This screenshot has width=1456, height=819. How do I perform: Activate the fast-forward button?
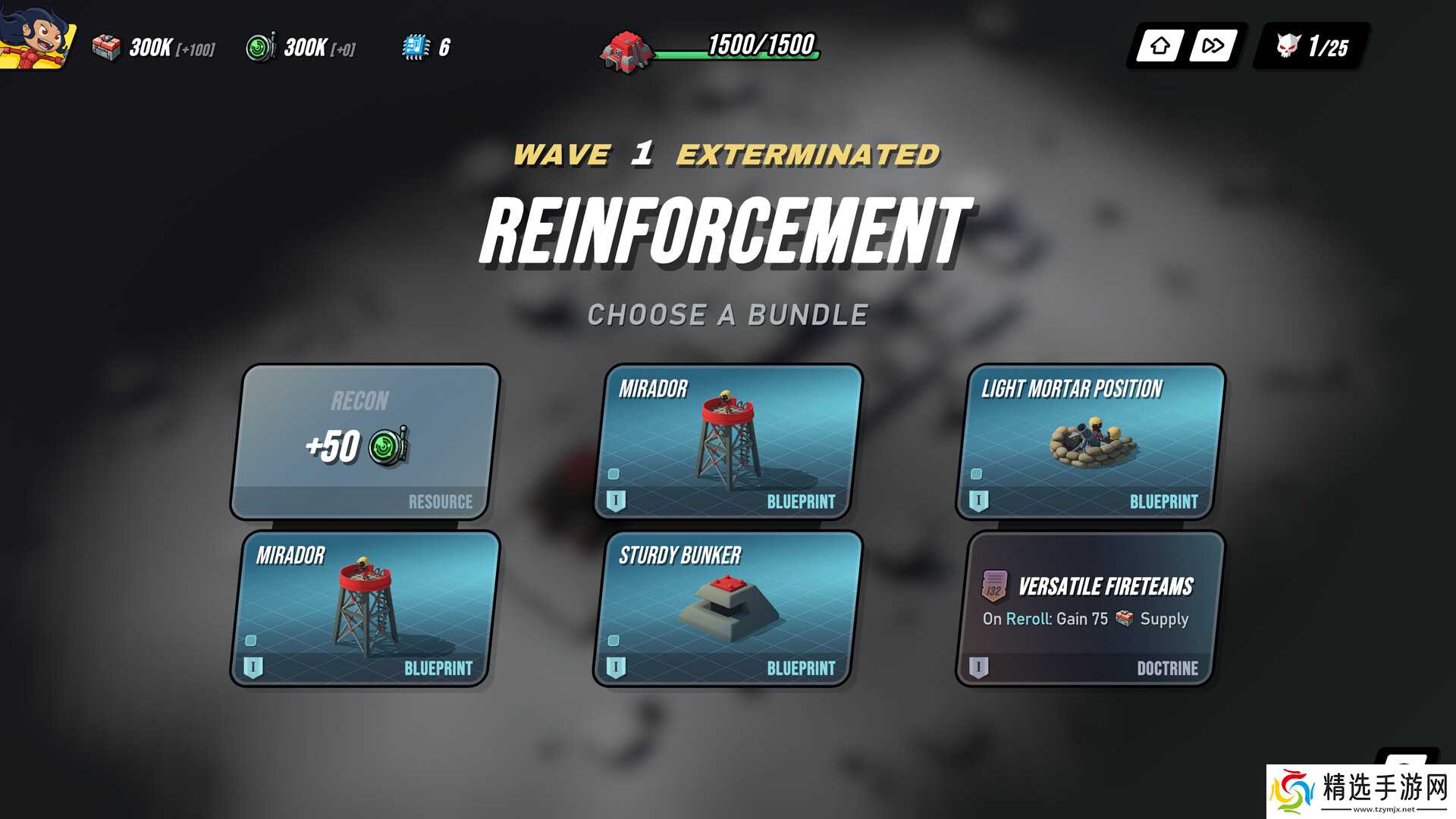(x=1213, y=46)
